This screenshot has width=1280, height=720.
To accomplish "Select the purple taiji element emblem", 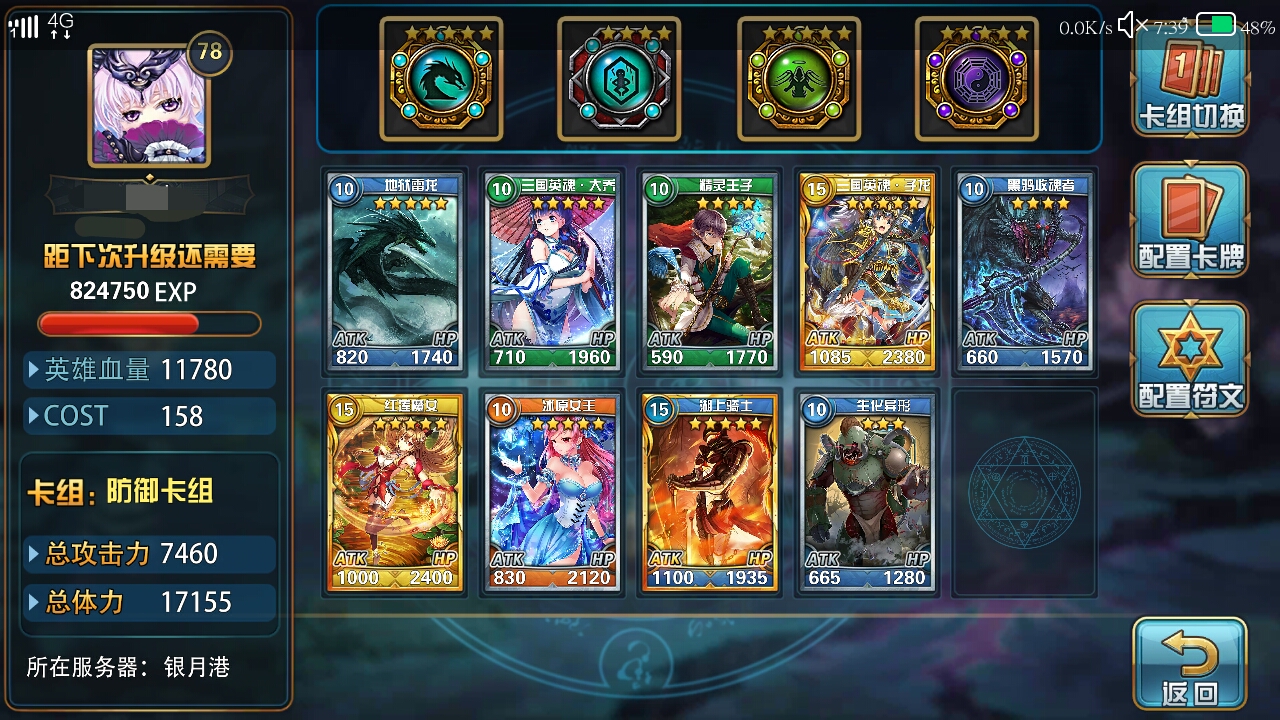I will click(x=977, y=83).
